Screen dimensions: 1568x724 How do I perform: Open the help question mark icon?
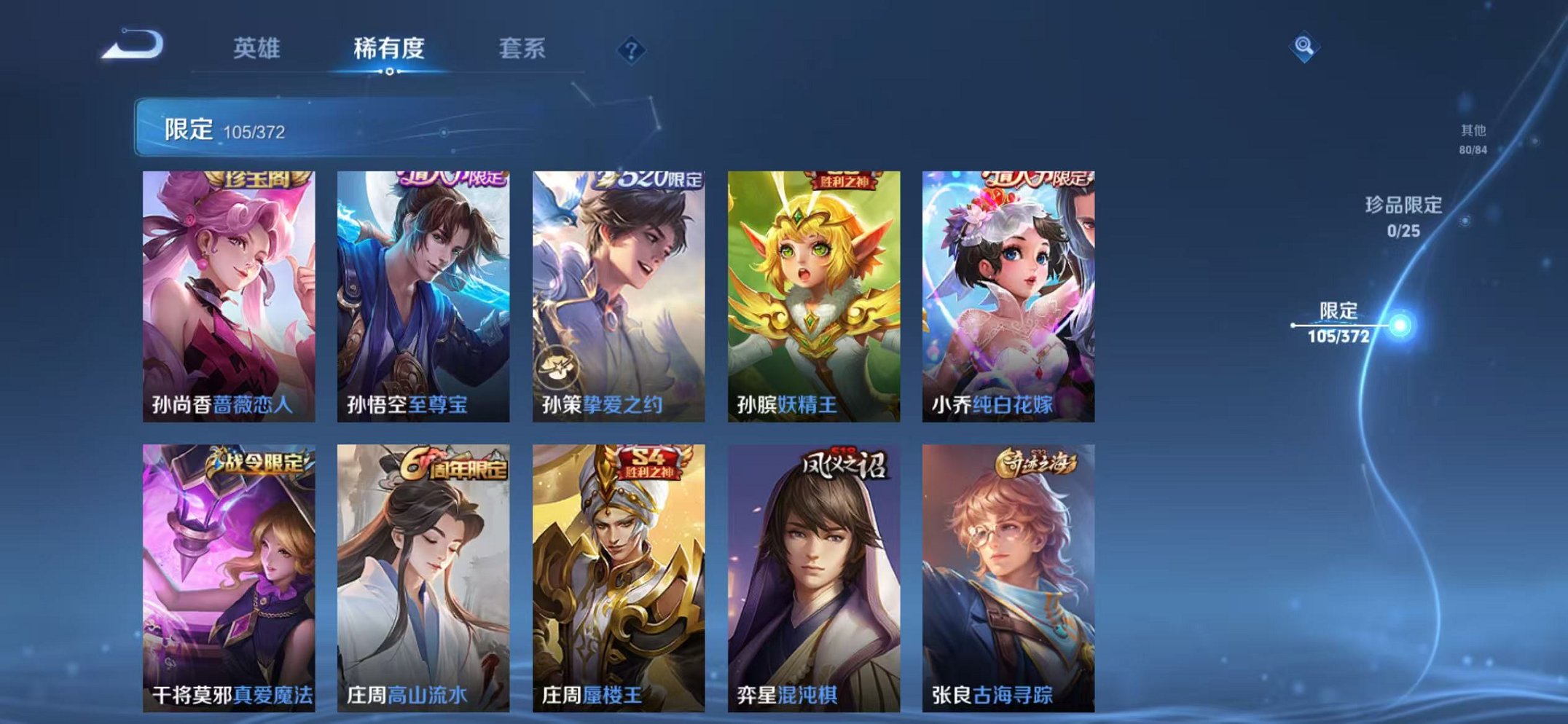point(632,50)
